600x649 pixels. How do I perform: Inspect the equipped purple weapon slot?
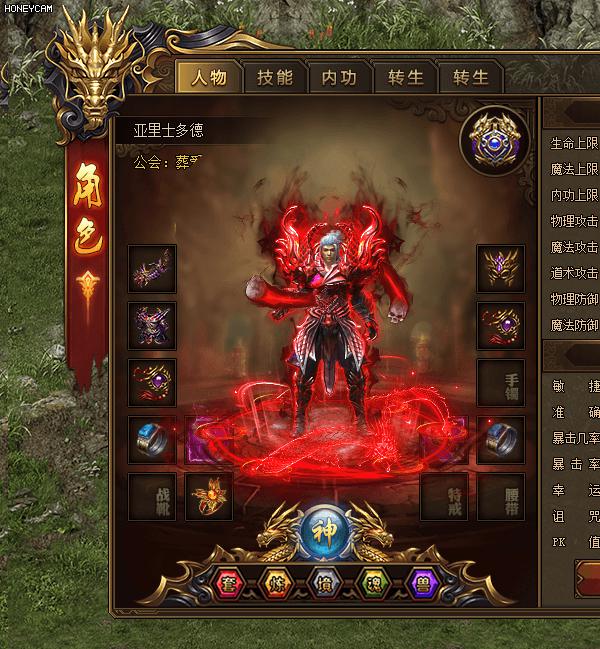pyautogui.click(x=153, y=269)
